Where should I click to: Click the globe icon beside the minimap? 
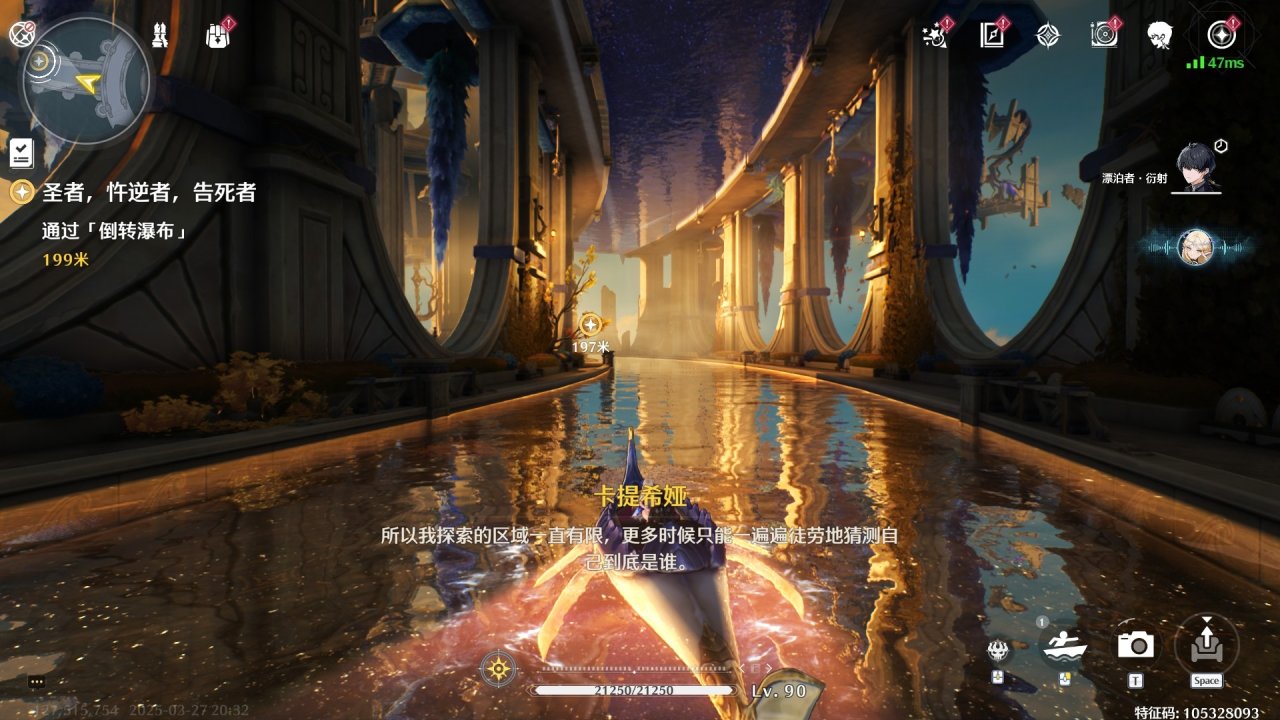click(x=19, y=33)
